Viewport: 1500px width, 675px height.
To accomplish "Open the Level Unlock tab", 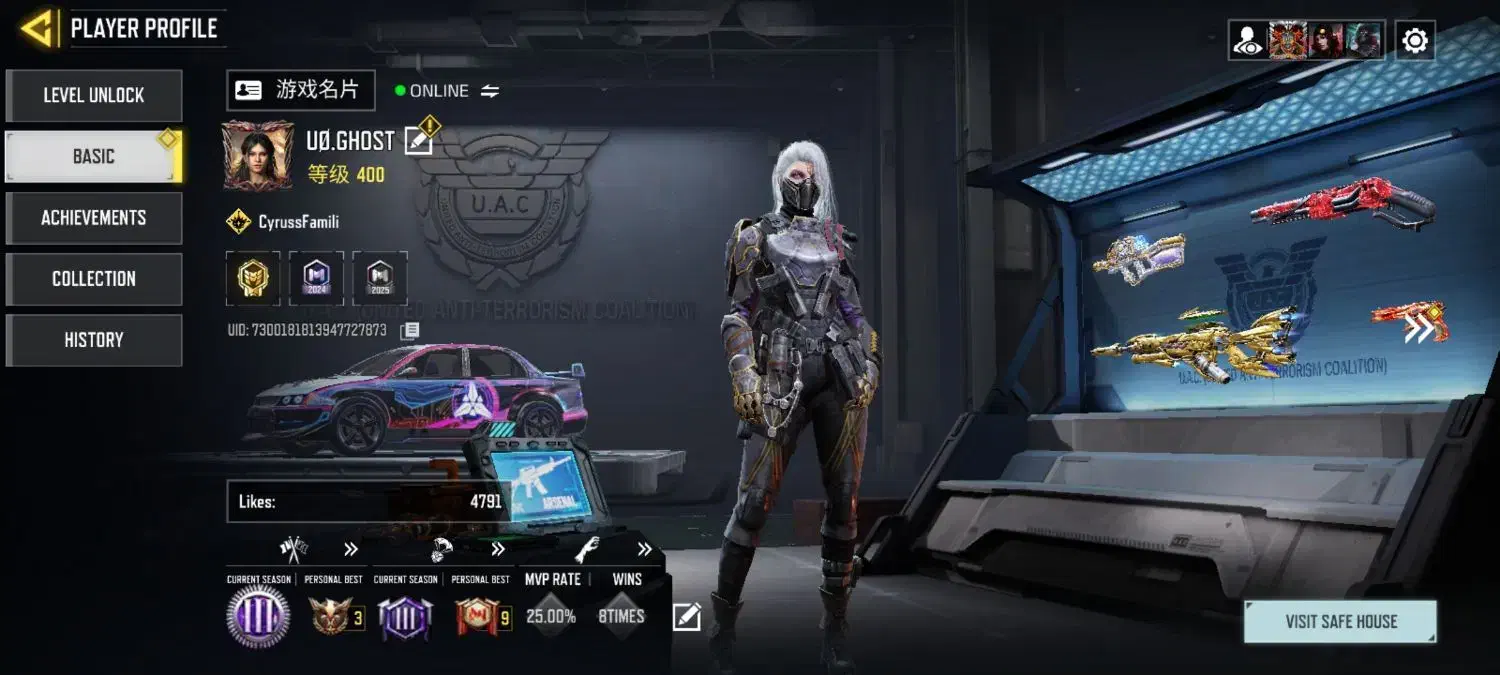I will click(x=94, y=96).
